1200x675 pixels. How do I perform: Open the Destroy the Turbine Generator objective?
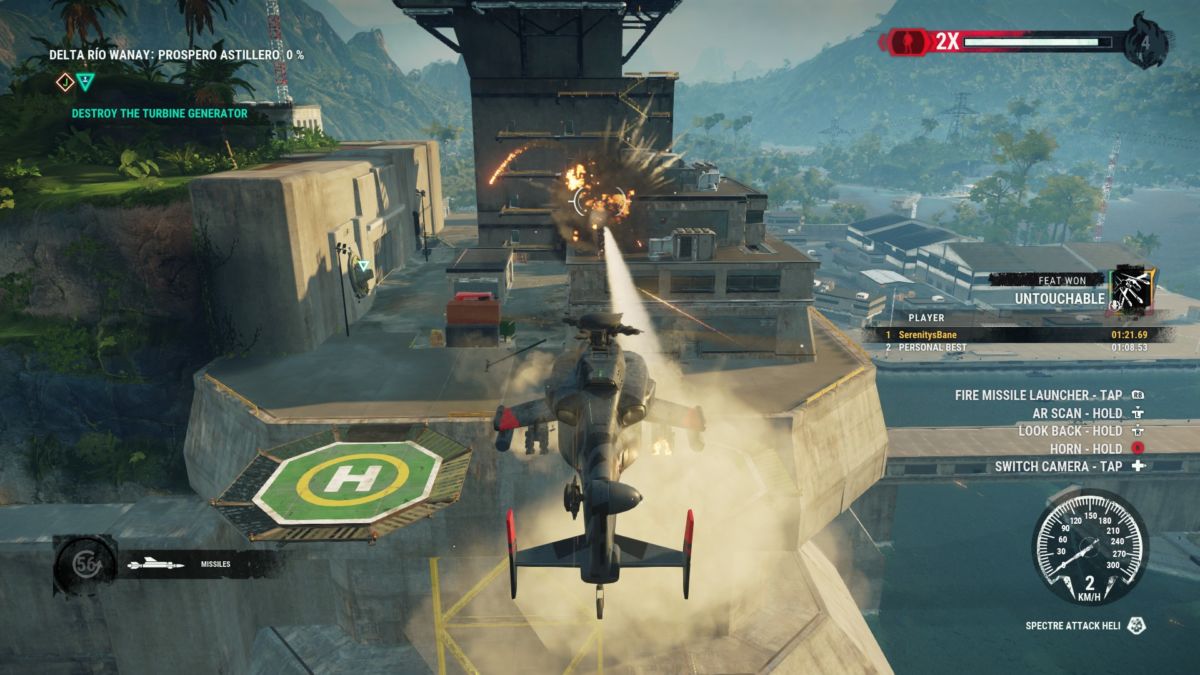point(159,113)
